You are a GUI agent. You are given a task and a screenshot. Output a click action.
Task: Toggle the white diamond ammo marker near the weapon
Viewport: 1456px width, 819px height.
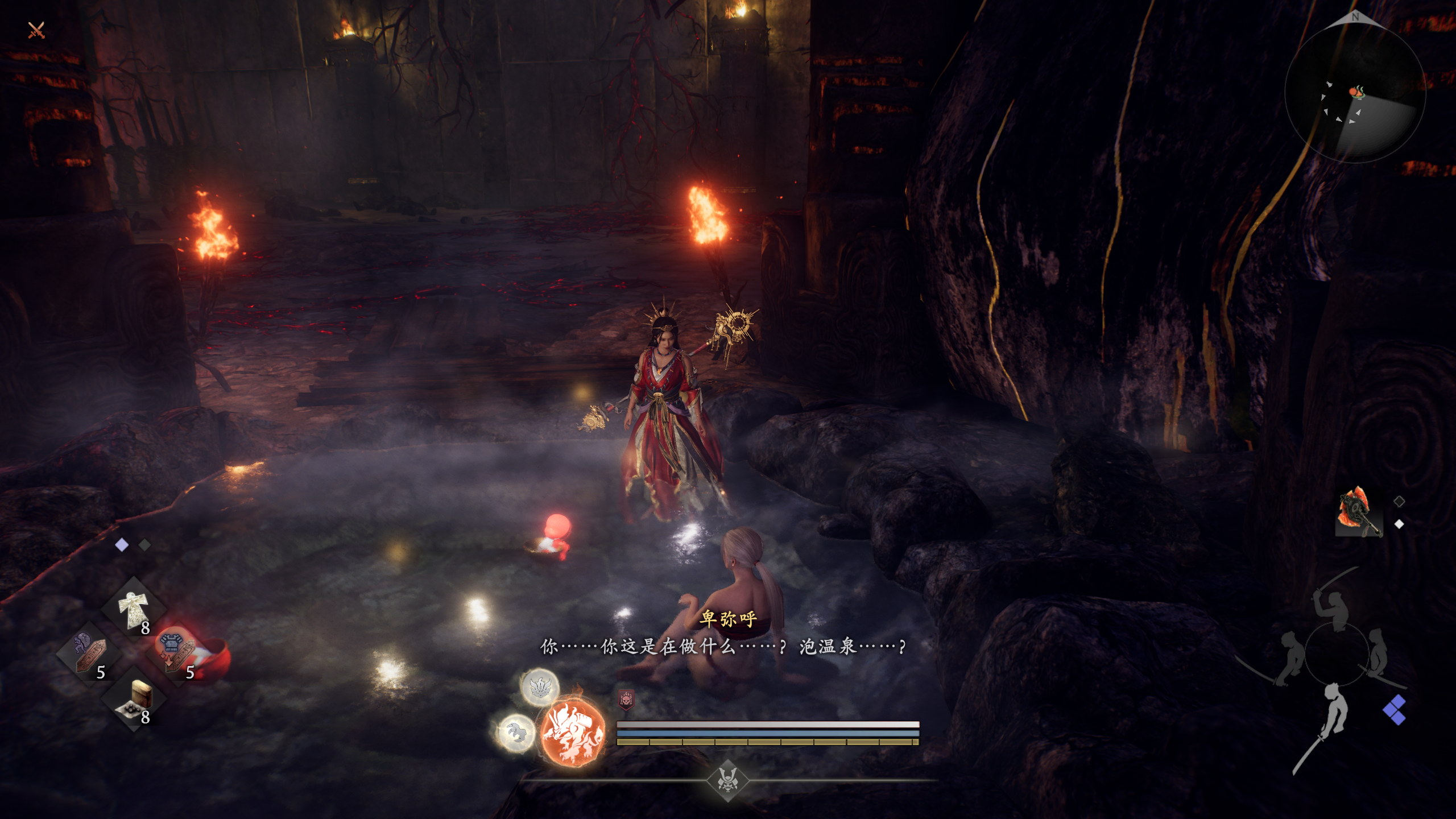(x=1399, y=524)
